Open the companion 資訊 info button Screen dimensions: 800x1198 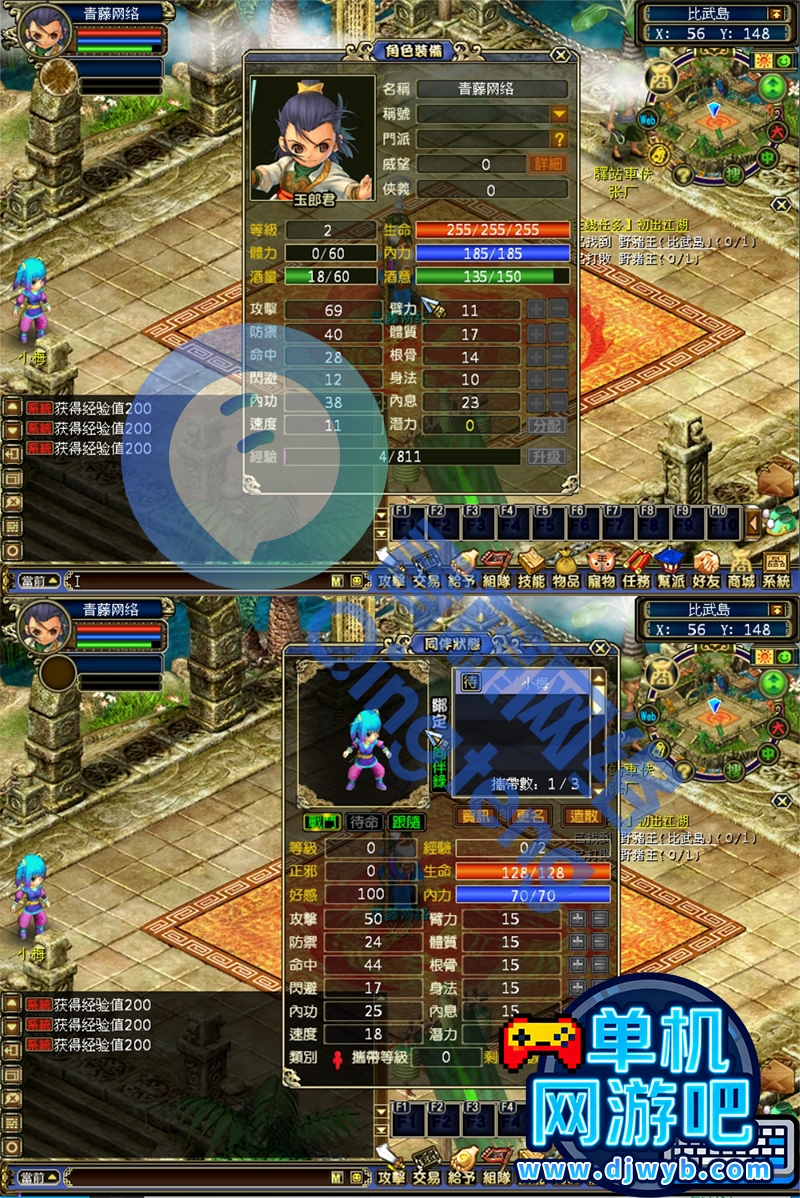[476, 817]
